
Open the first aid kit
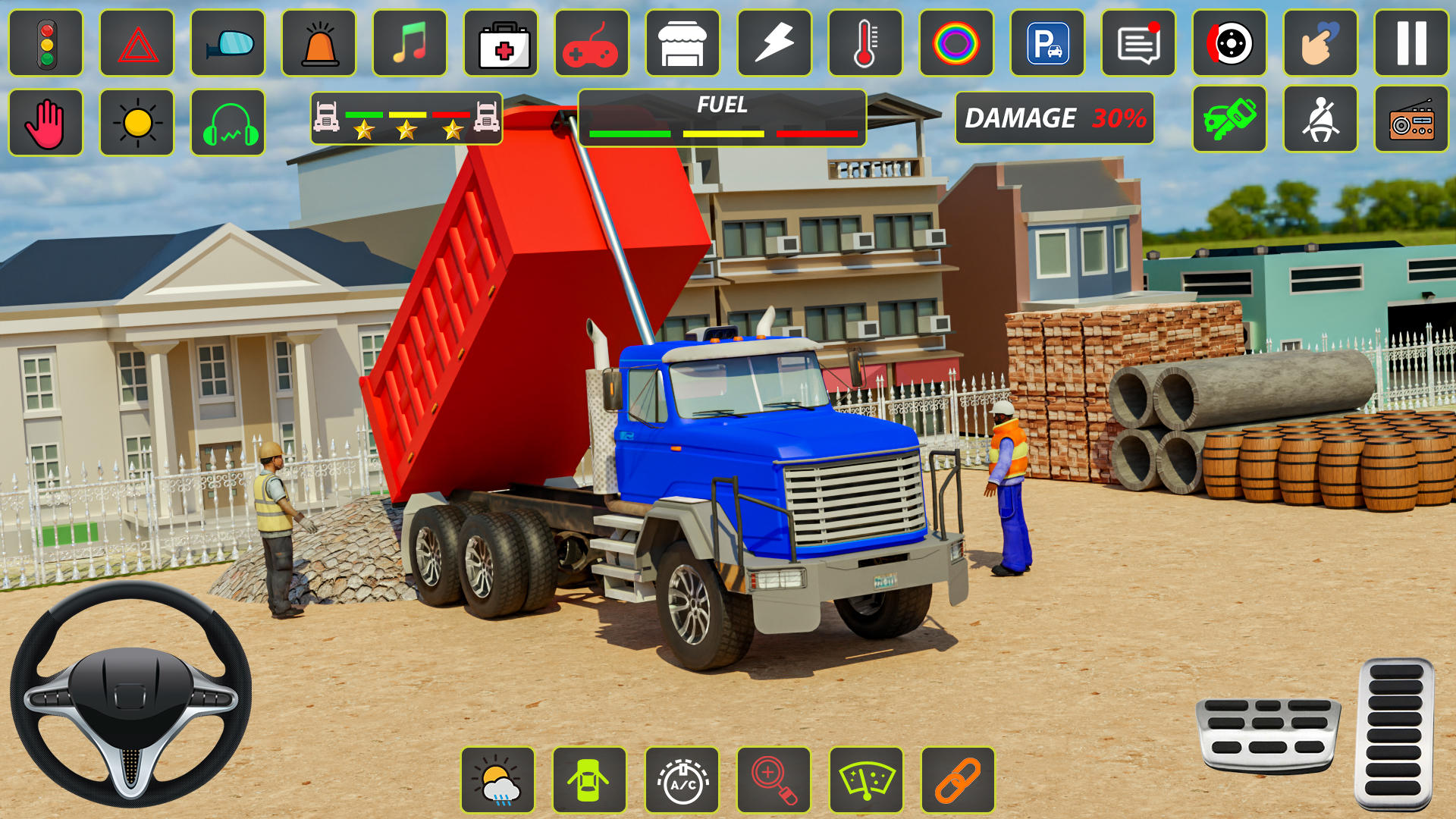click(x=501, y=43)
